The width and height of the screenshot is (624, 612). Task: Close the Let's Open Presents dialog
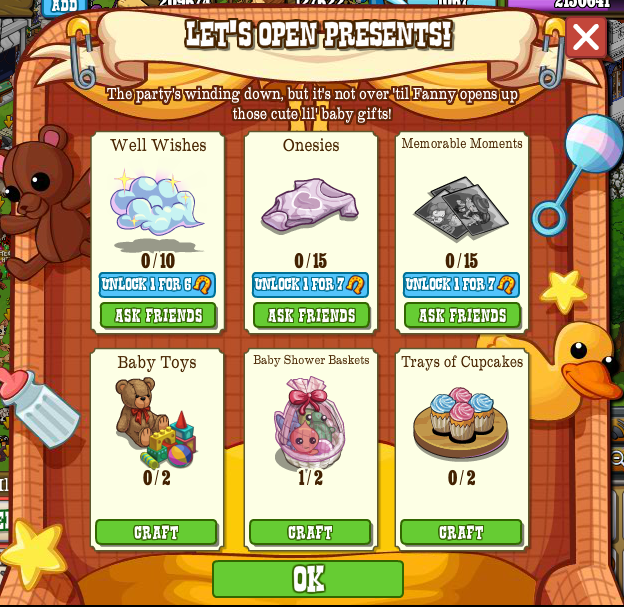585,38
